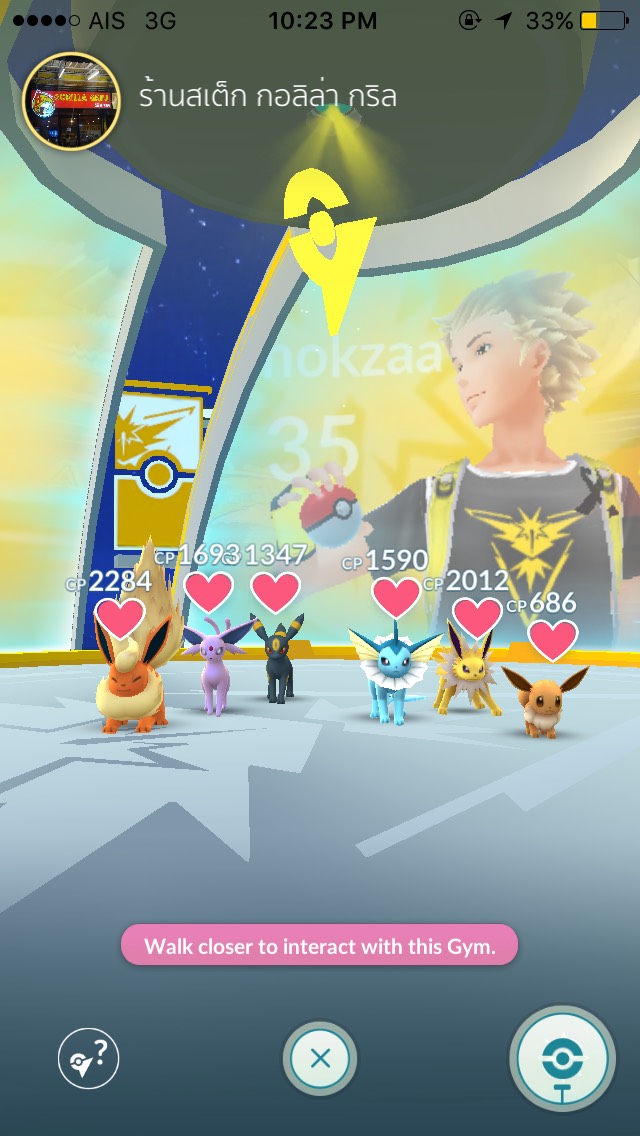Close the gym view
The height and width of the screenshot is (1136, 640).
coord(320,1058)
